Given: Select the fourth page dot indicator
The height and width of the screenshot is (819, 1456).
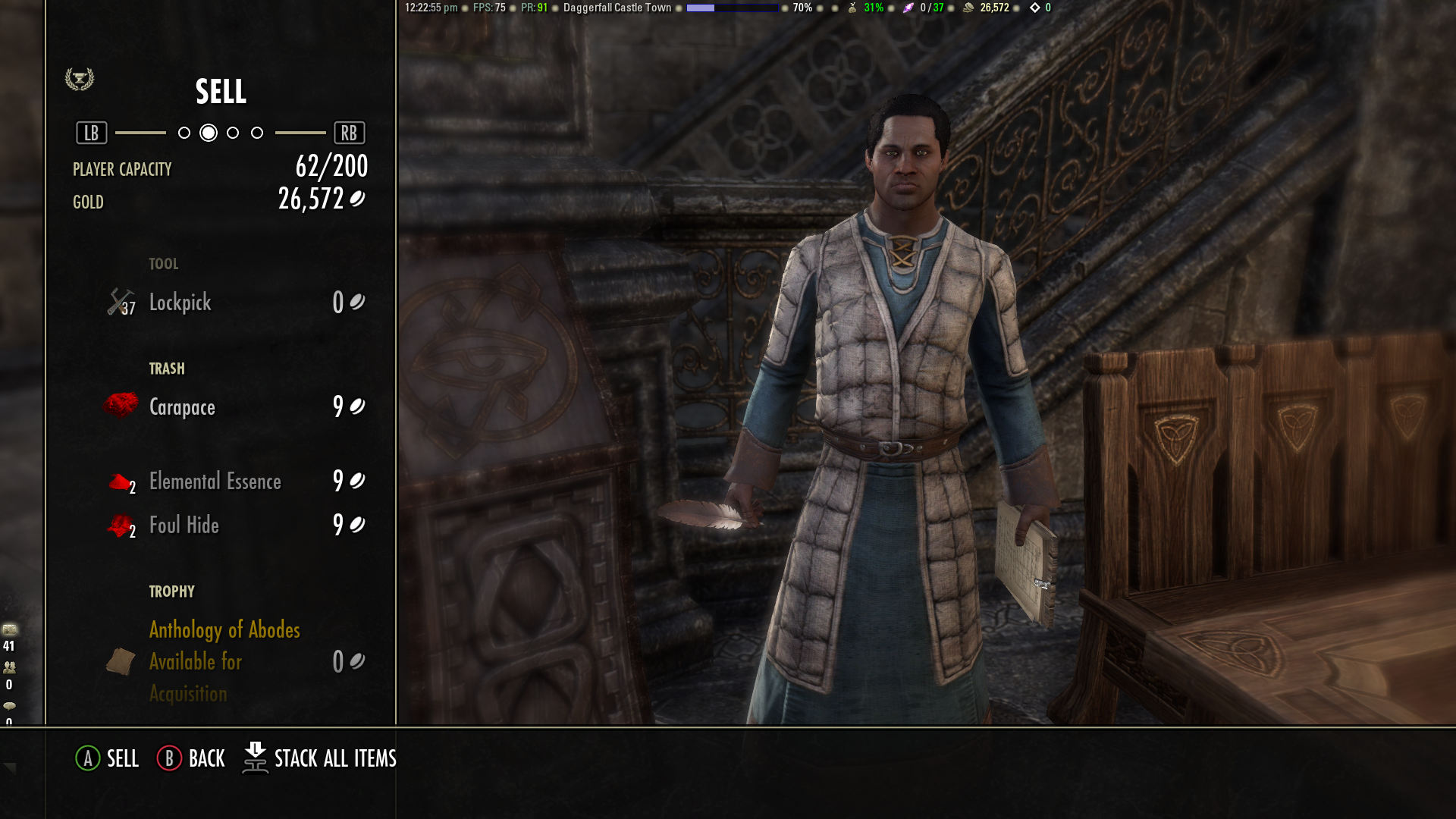Looking at the screenshot, I should click(257, 132).
